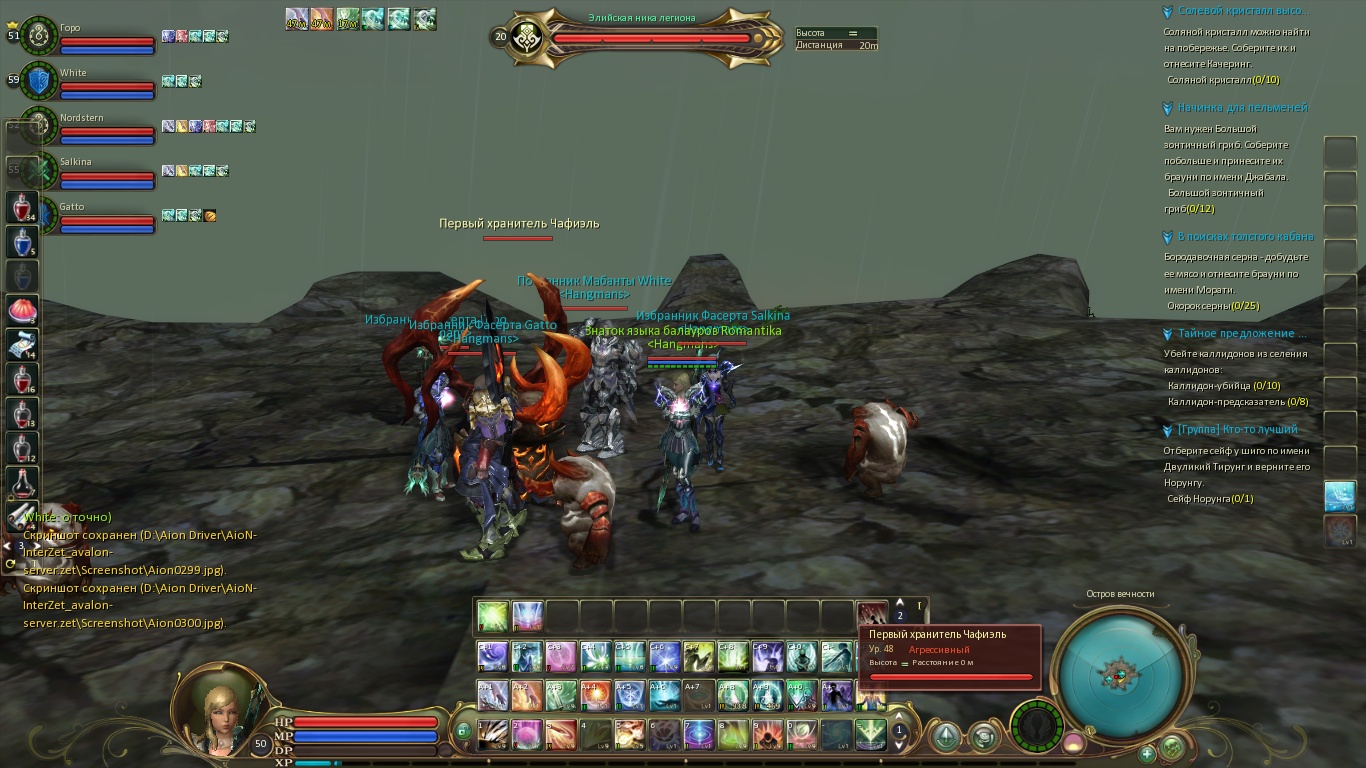The image size is (1366, 768).
Task: Open the 'В поисках толстого кабана' quest
Action: [x=1245, y=237]
